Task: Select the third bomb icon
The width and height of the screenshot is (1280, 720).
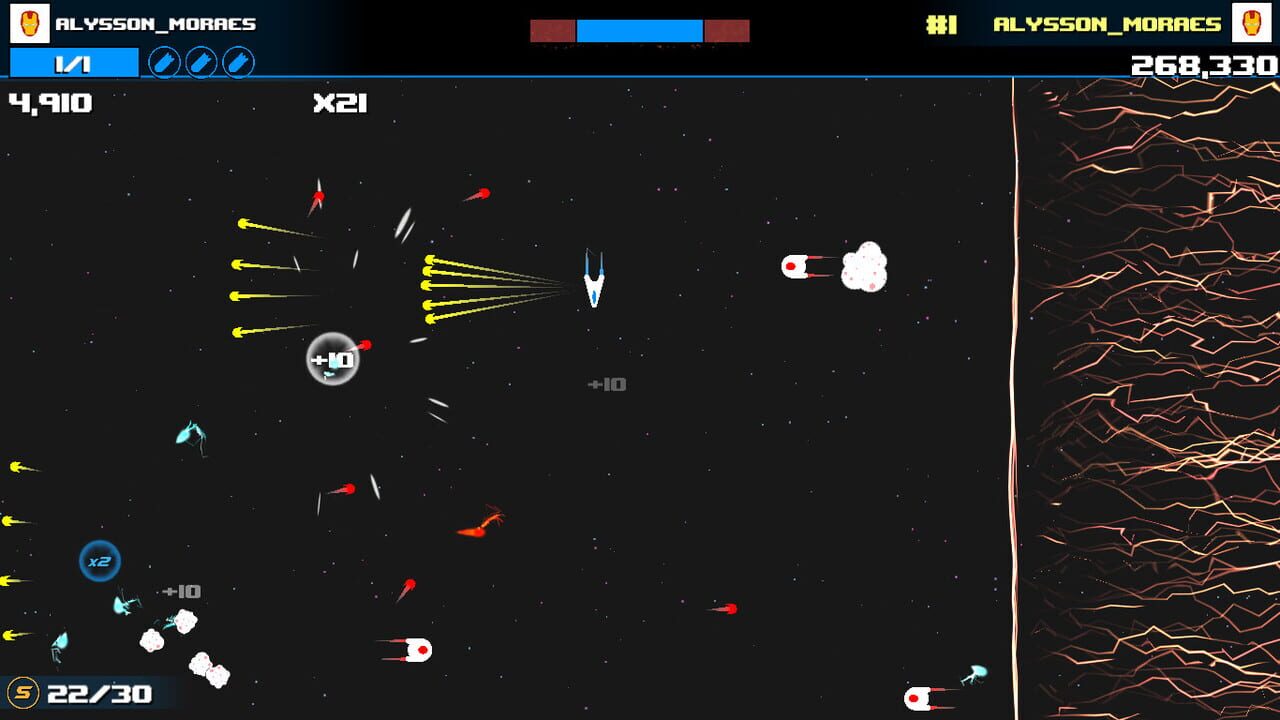Action: click(x=238, y=61)
